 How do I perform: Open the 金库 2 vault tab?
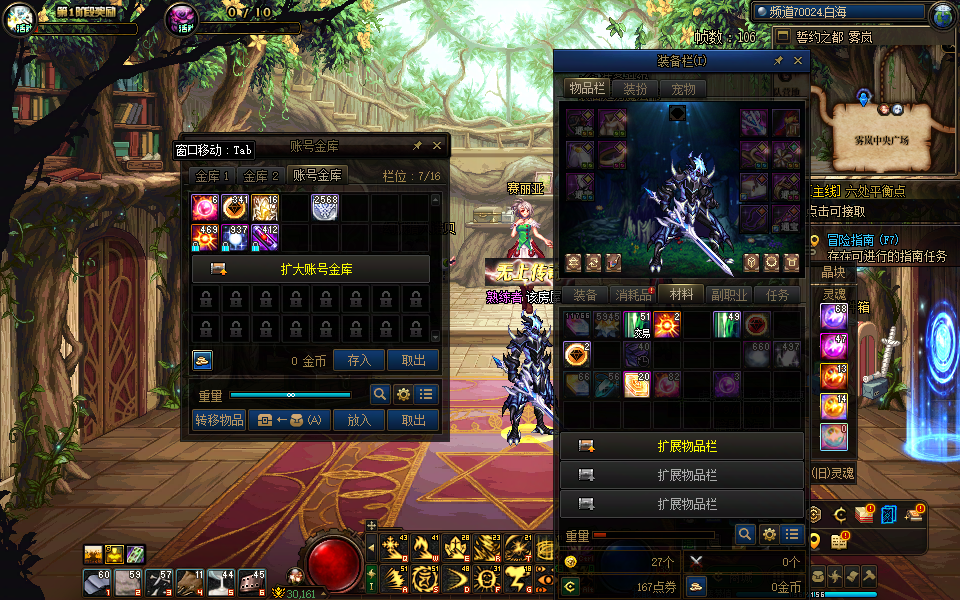pos(262,175)
